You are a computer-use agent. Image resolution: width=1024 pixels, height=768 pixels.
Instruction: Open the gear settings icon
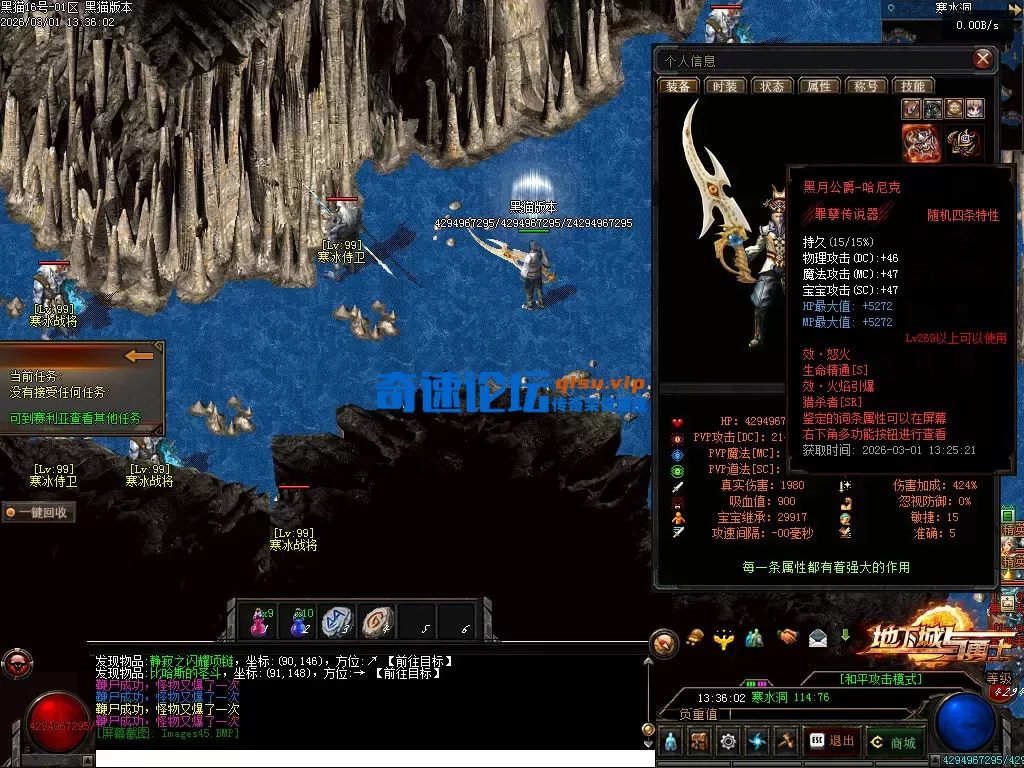[728, 741]
